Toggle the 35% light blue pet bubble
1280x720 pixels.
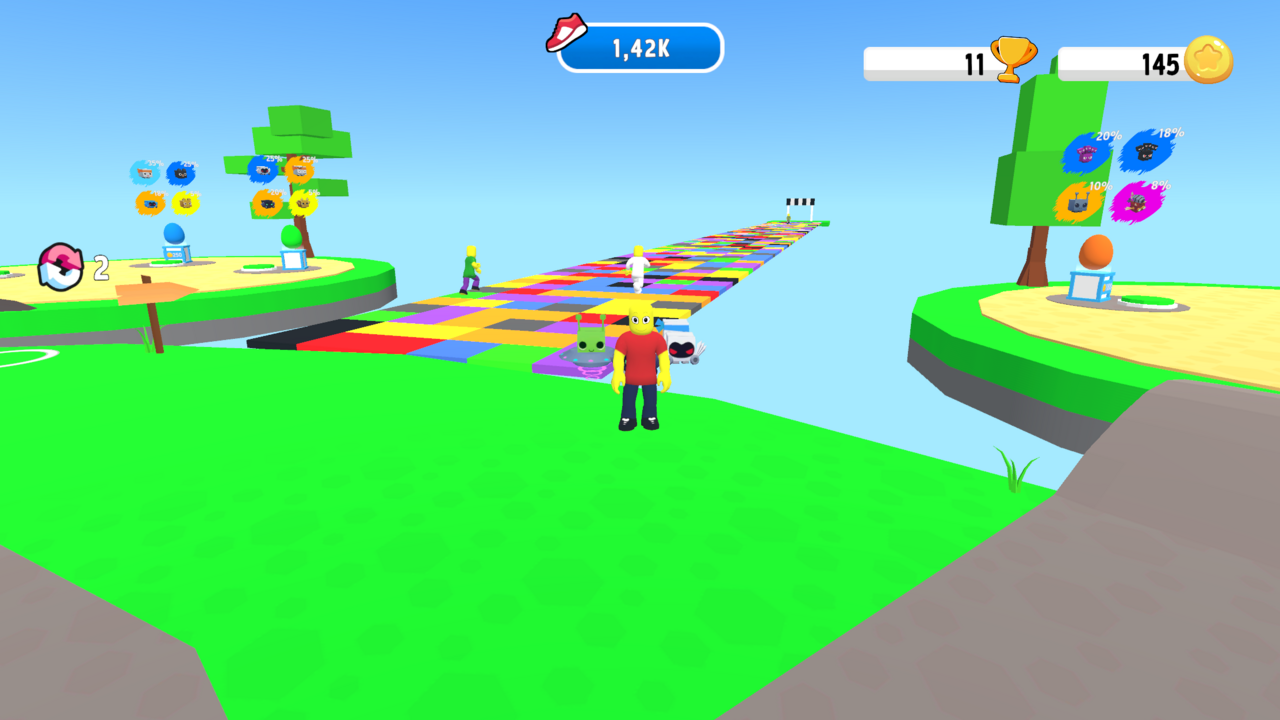click(x=145, y=172)
